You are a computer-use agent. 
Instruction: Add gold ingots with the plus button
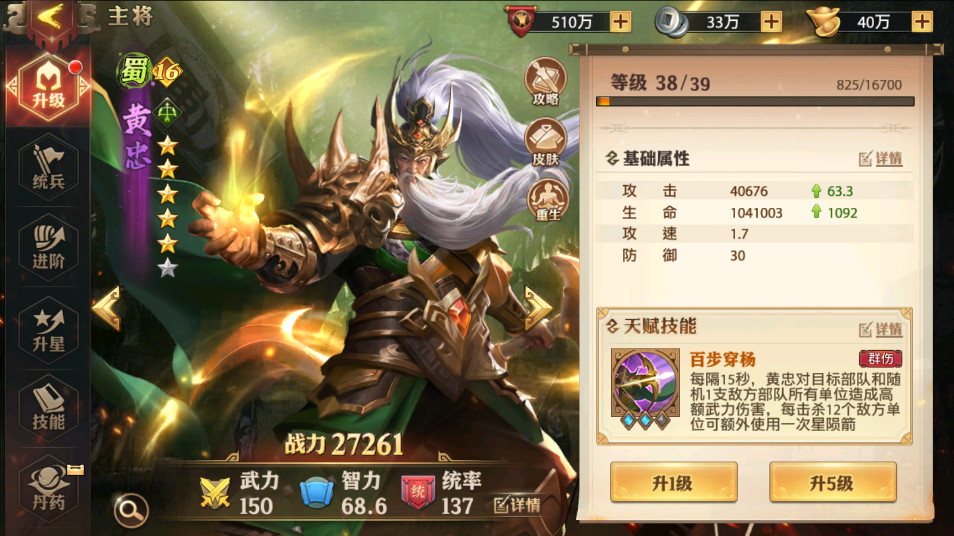(x=923, y=21)
